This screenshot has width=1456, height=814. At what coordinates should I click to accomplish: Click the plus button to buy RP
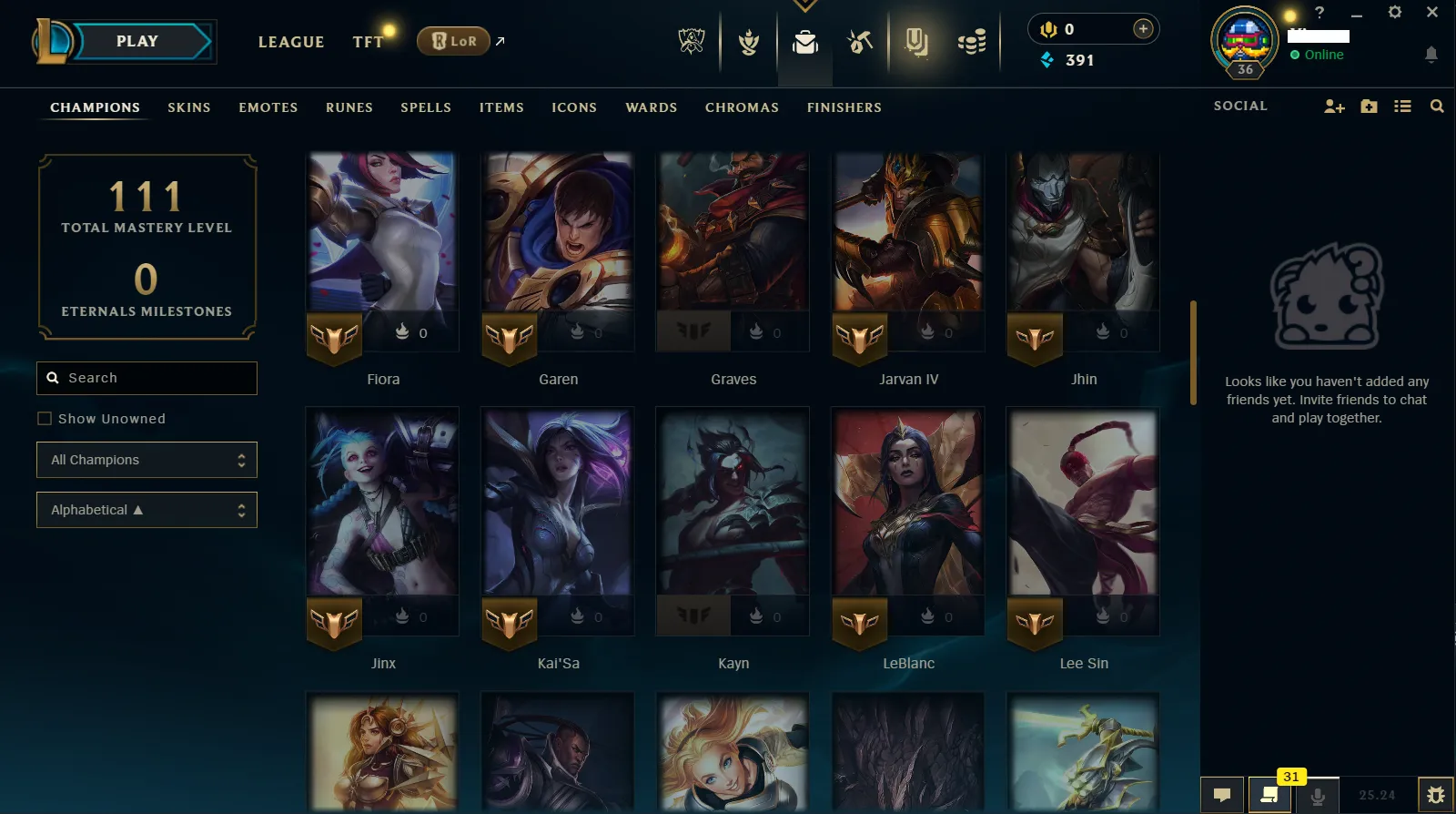tap(1142, 28)
